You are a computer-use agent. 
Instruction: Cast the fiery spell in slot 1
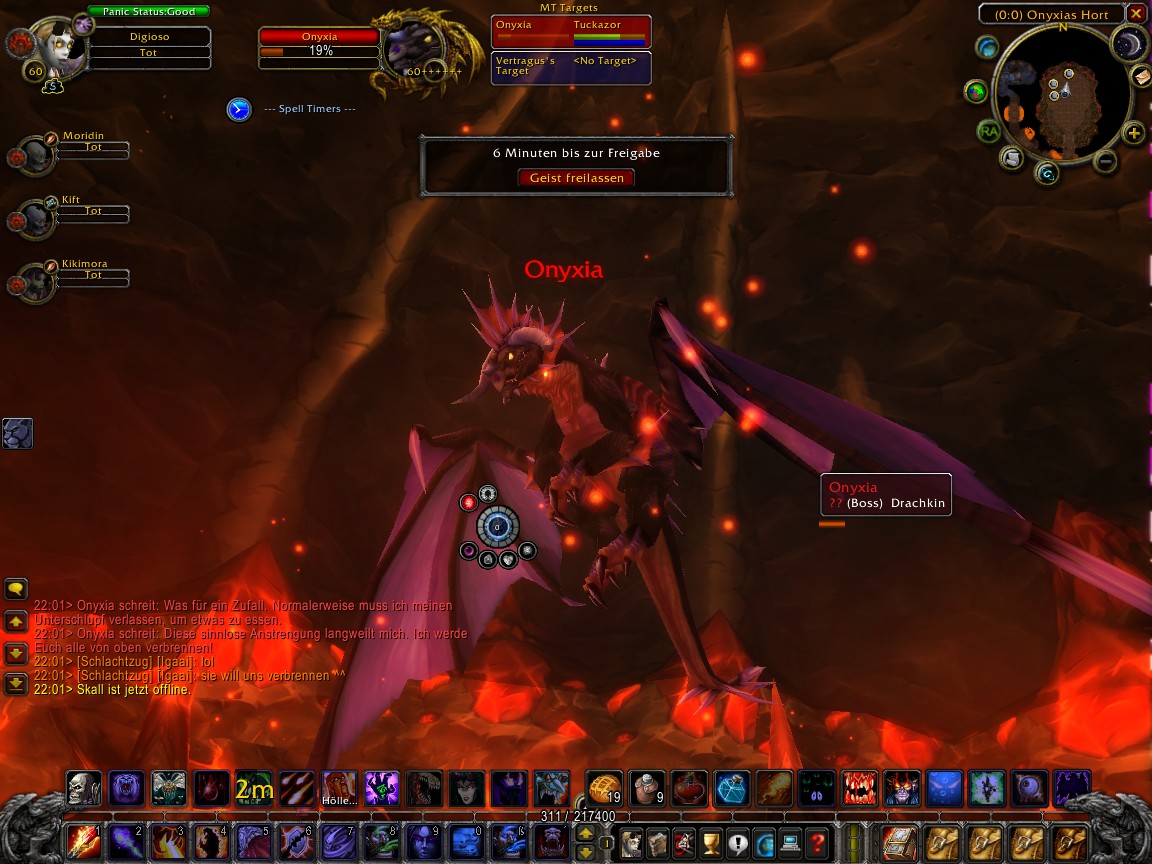[83, 843]
